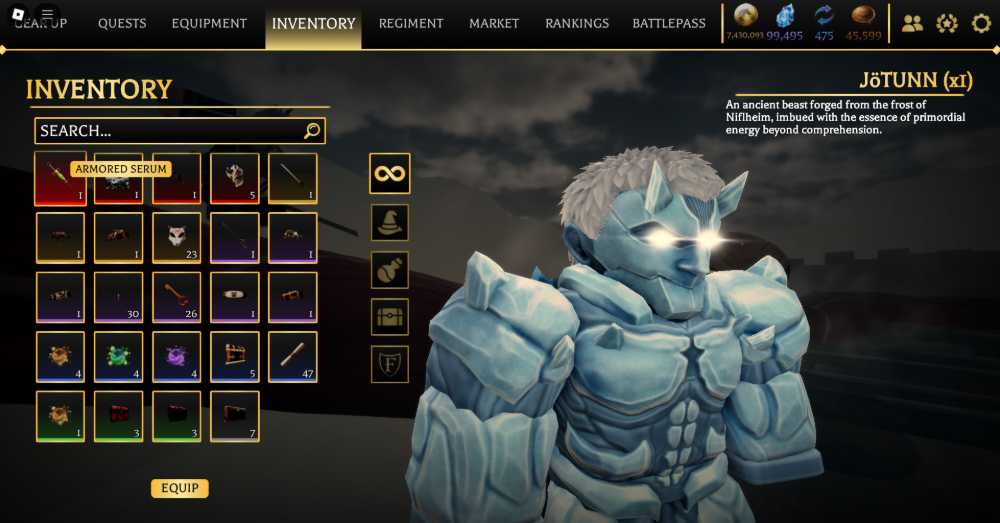Go to the Regiment tab
The width and height of the screenshot is (1000, 523).
pos(410,23)
